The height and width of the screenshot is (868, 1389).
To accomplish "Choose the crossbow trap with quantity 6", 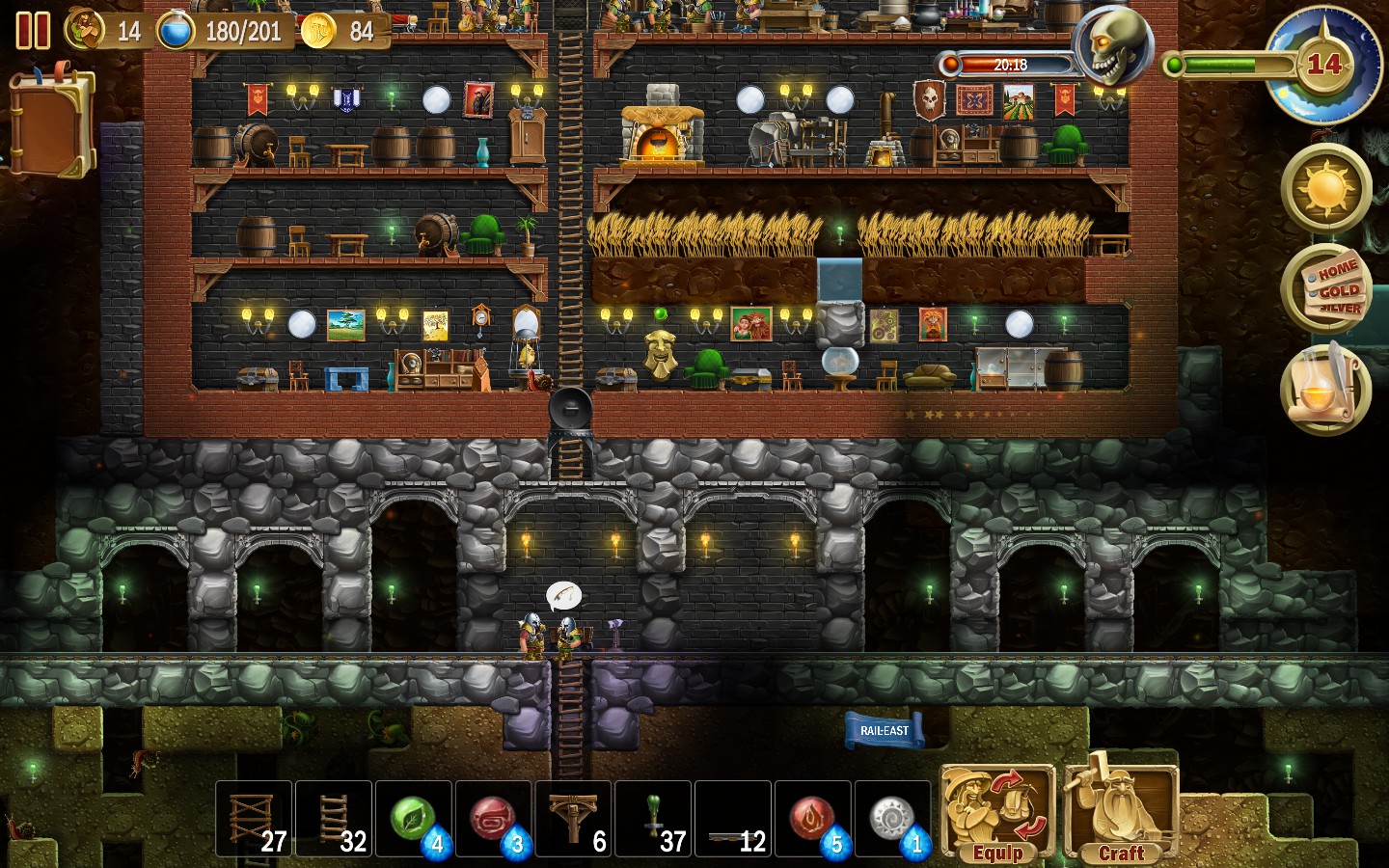I will (x=574, y=820).
